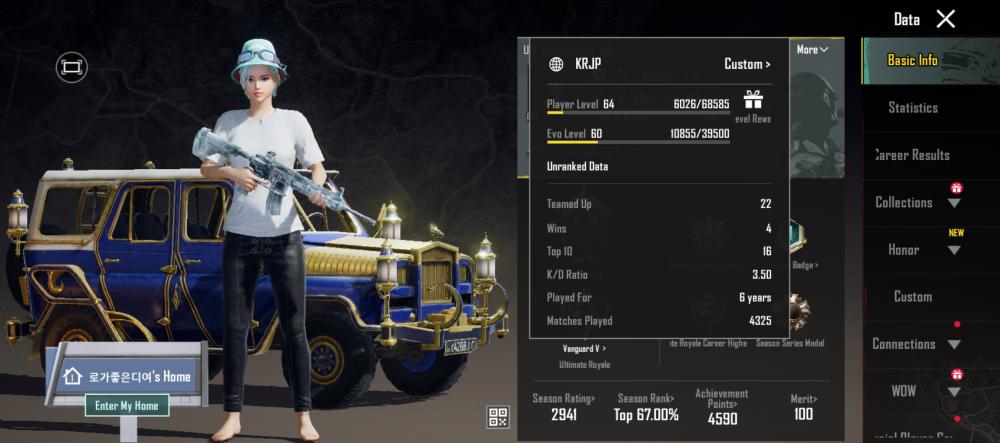
Task: Expand the Collections section
Action: [954, 203]
